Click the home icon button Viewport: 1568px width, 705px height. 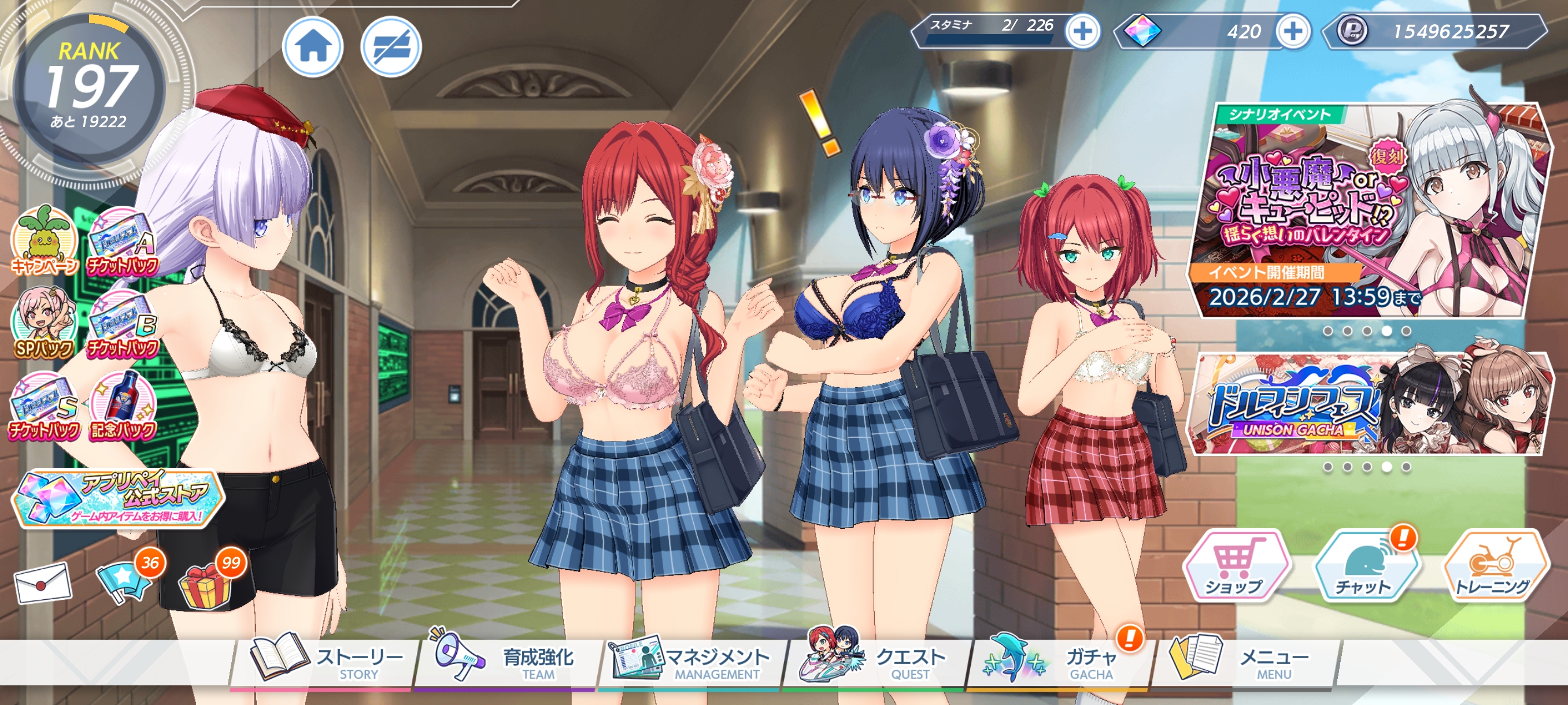[313, 47]
